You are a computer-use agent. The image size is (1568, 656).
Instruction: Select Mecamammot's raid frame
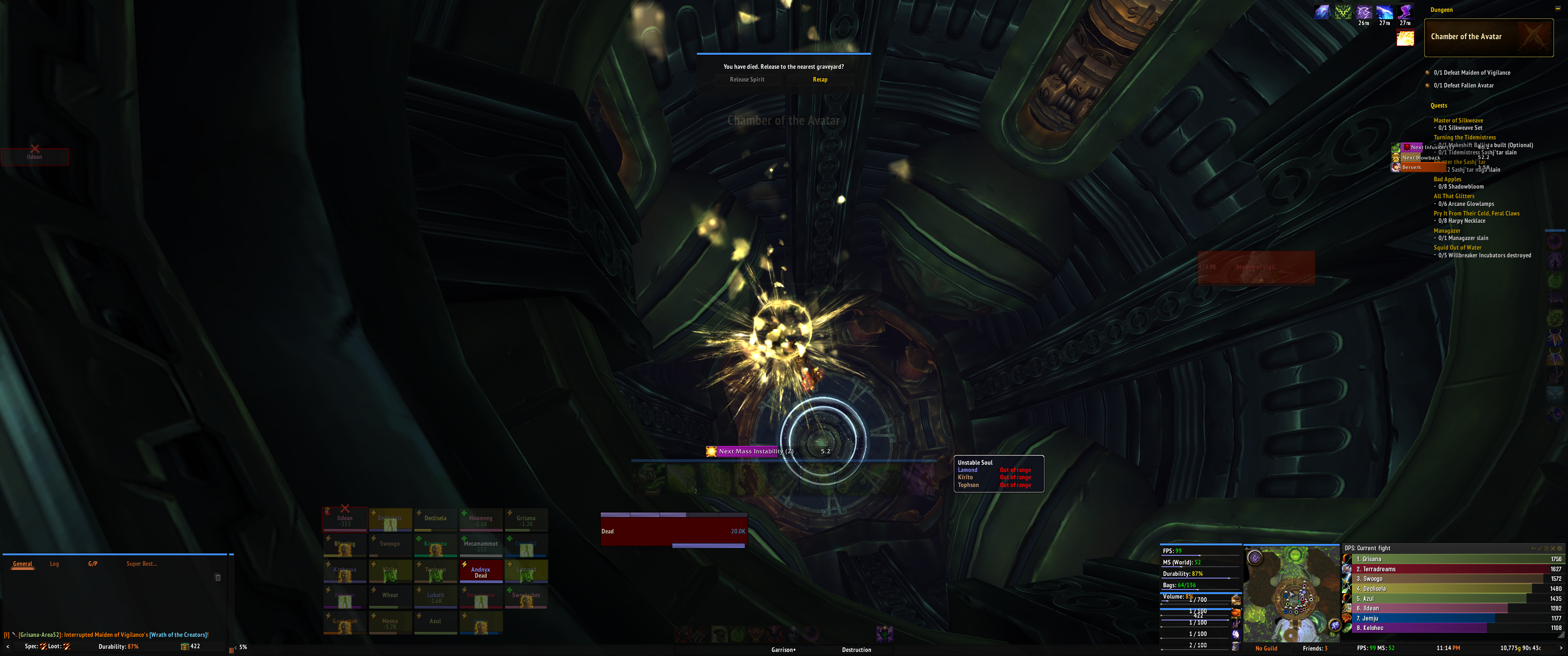click(480, 545)
